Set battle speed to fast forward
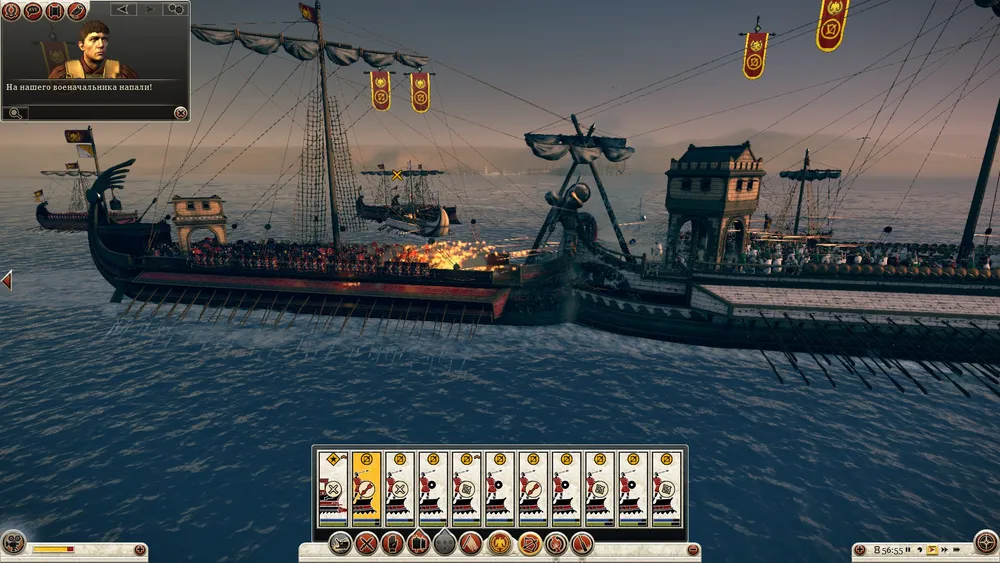Screen dimensions: 1000x563 [x=945, y=550]
